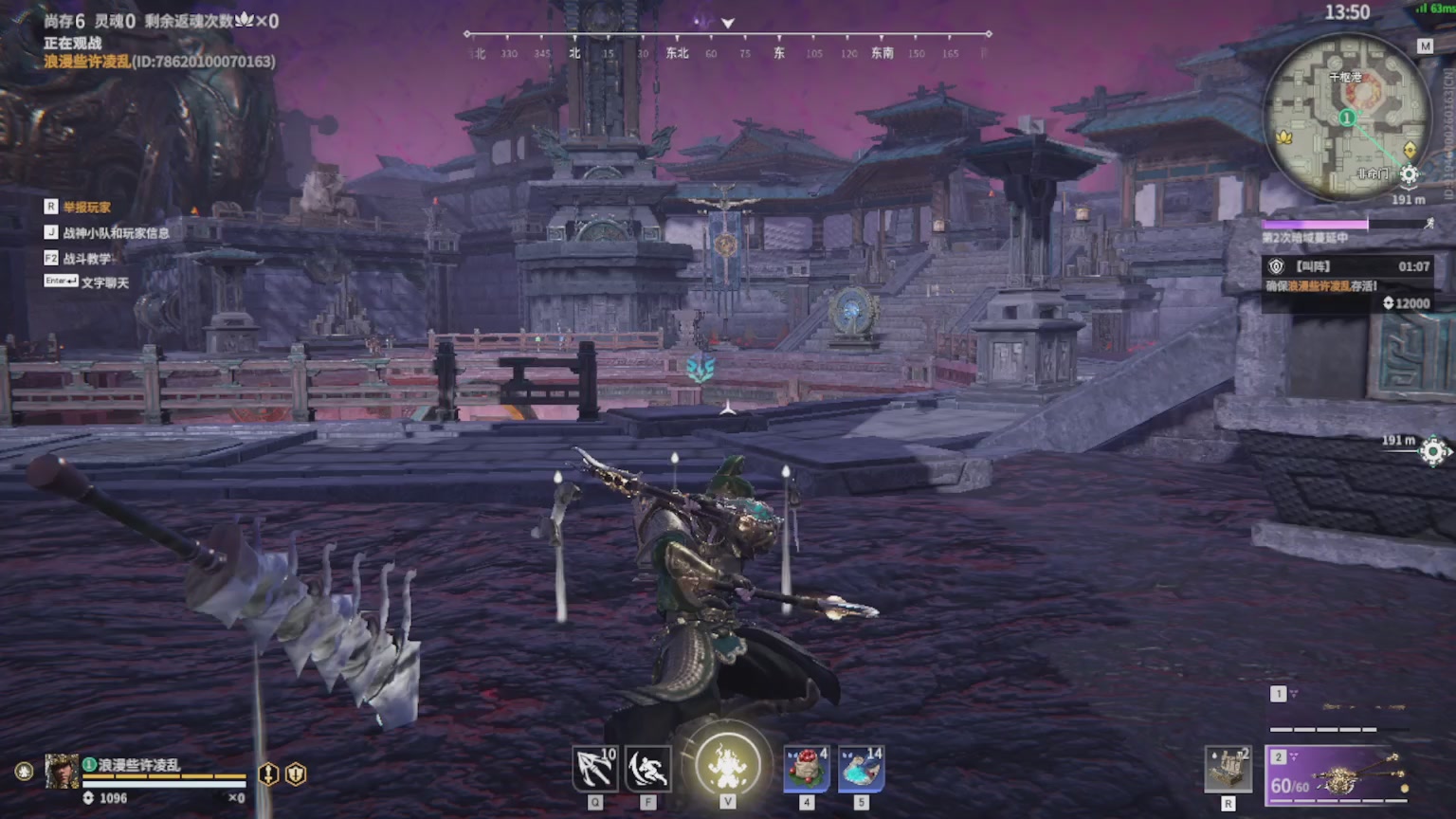Switch to the purple weapon slot 2
The image size is (1456, 819).
[1338, 774]
